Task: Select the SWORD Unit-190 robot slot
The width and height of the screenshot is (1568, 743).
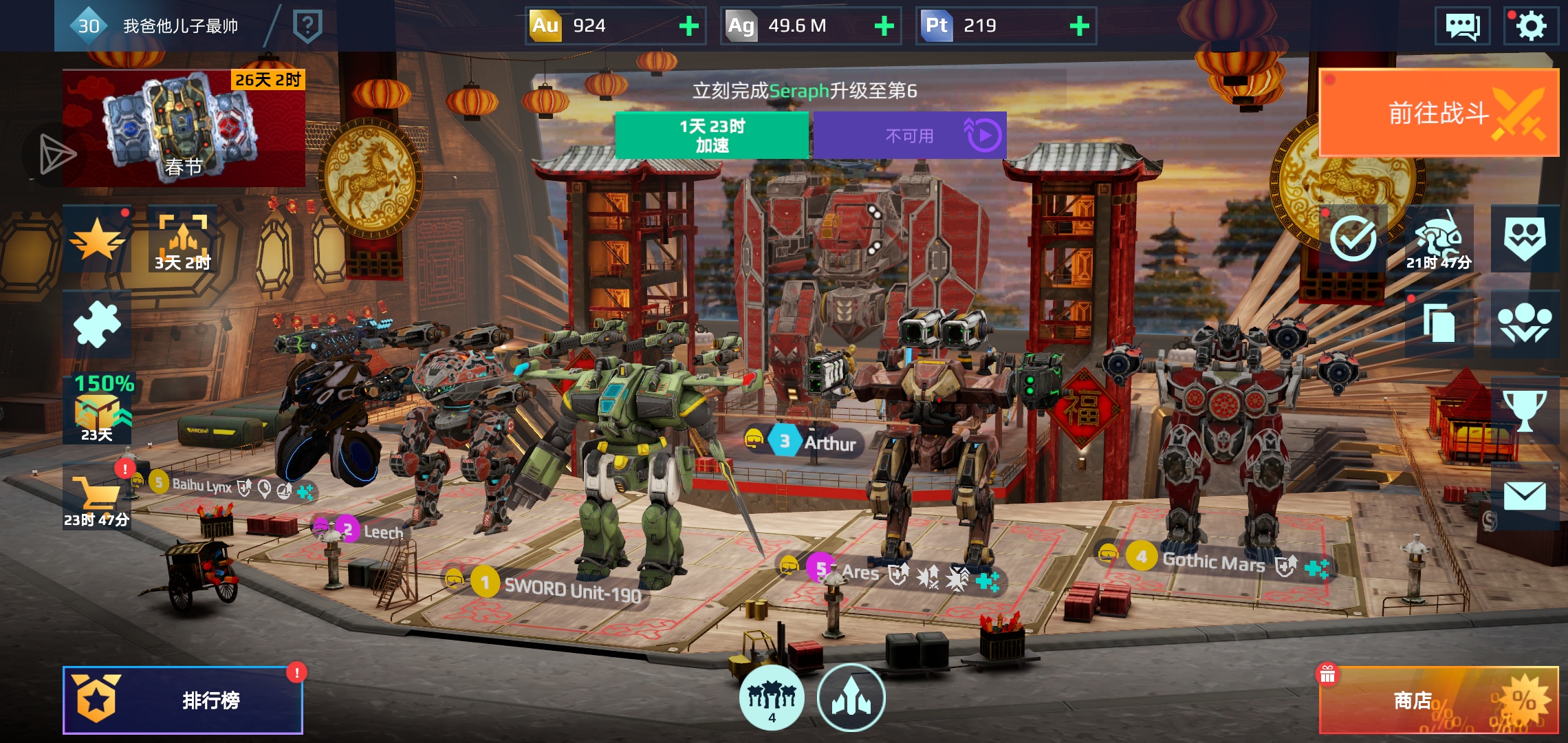Action: [572, 589]
